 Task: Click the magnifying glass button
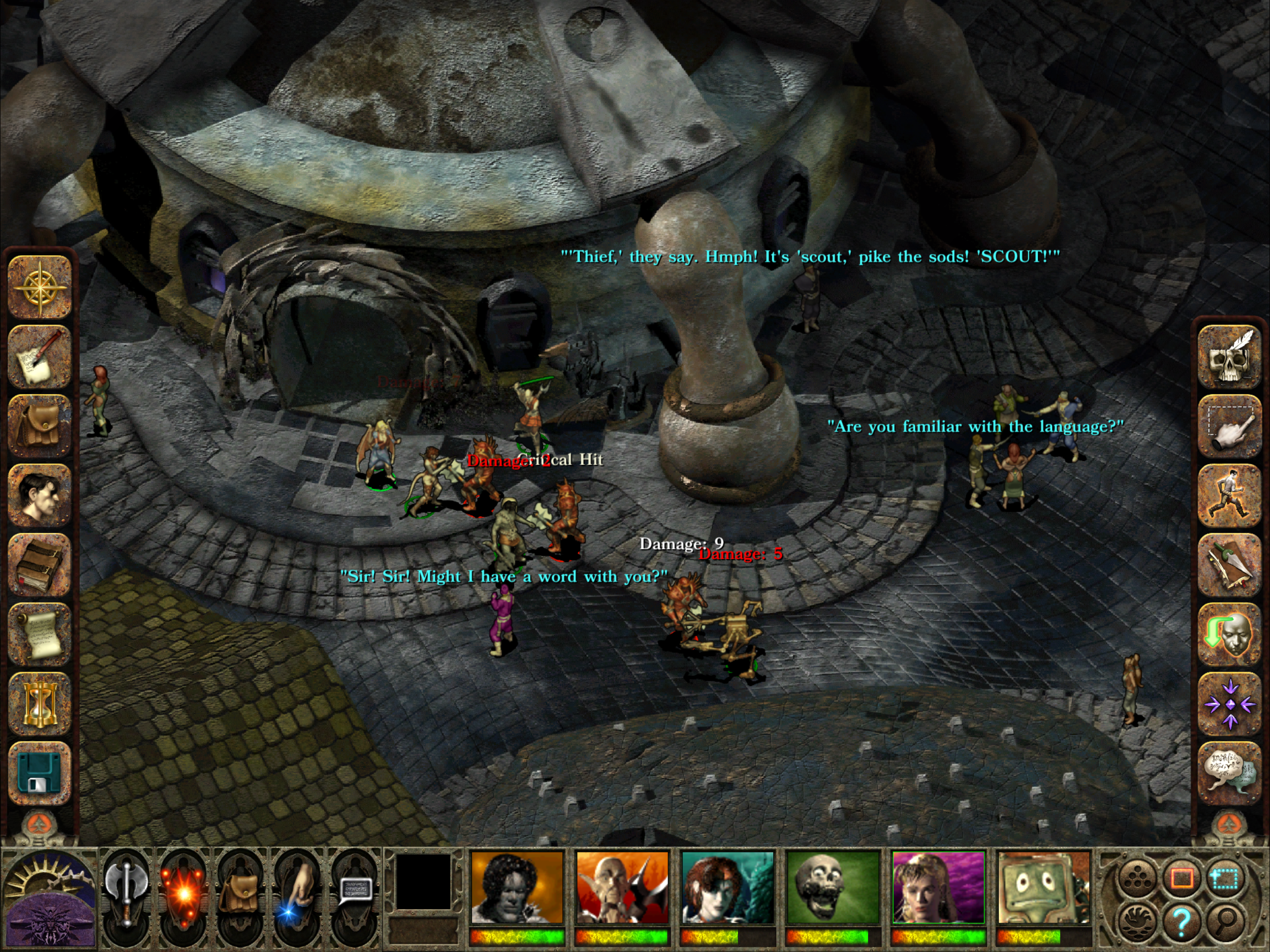coord(1224,921)
